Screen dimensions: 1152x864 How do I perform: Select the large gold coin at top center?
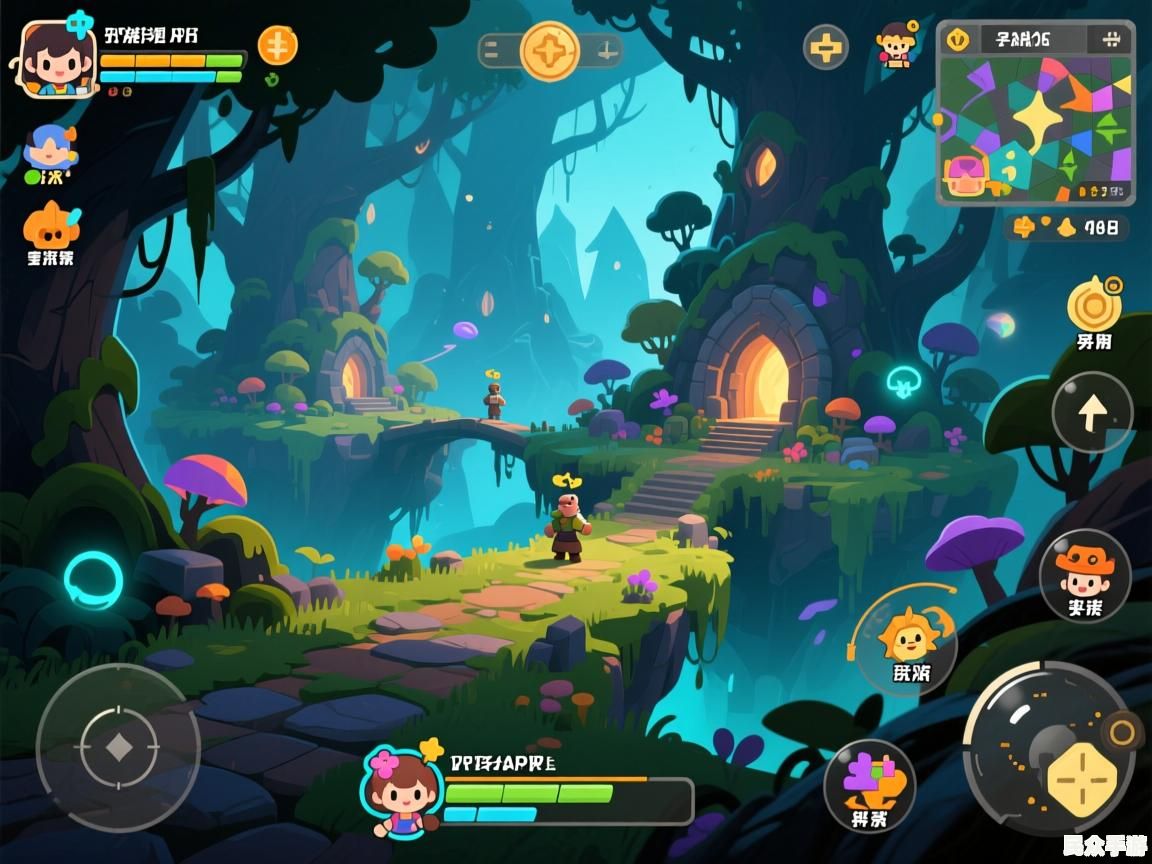click(x=550, y=50)
